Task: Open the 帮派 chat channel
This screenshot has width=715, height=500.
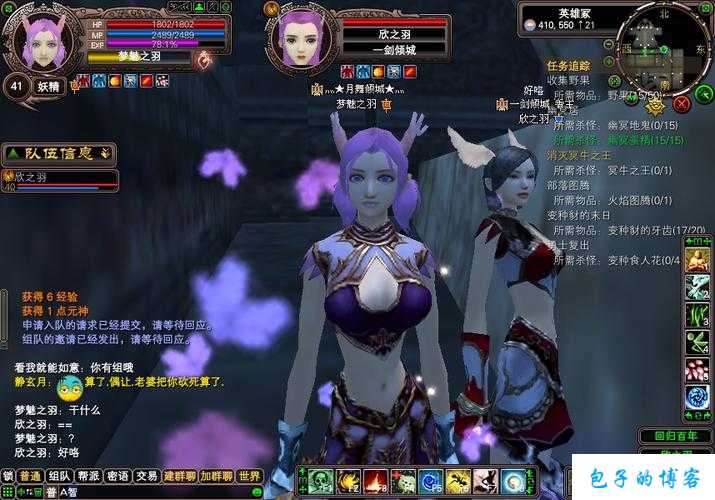Action: (89, 477)
